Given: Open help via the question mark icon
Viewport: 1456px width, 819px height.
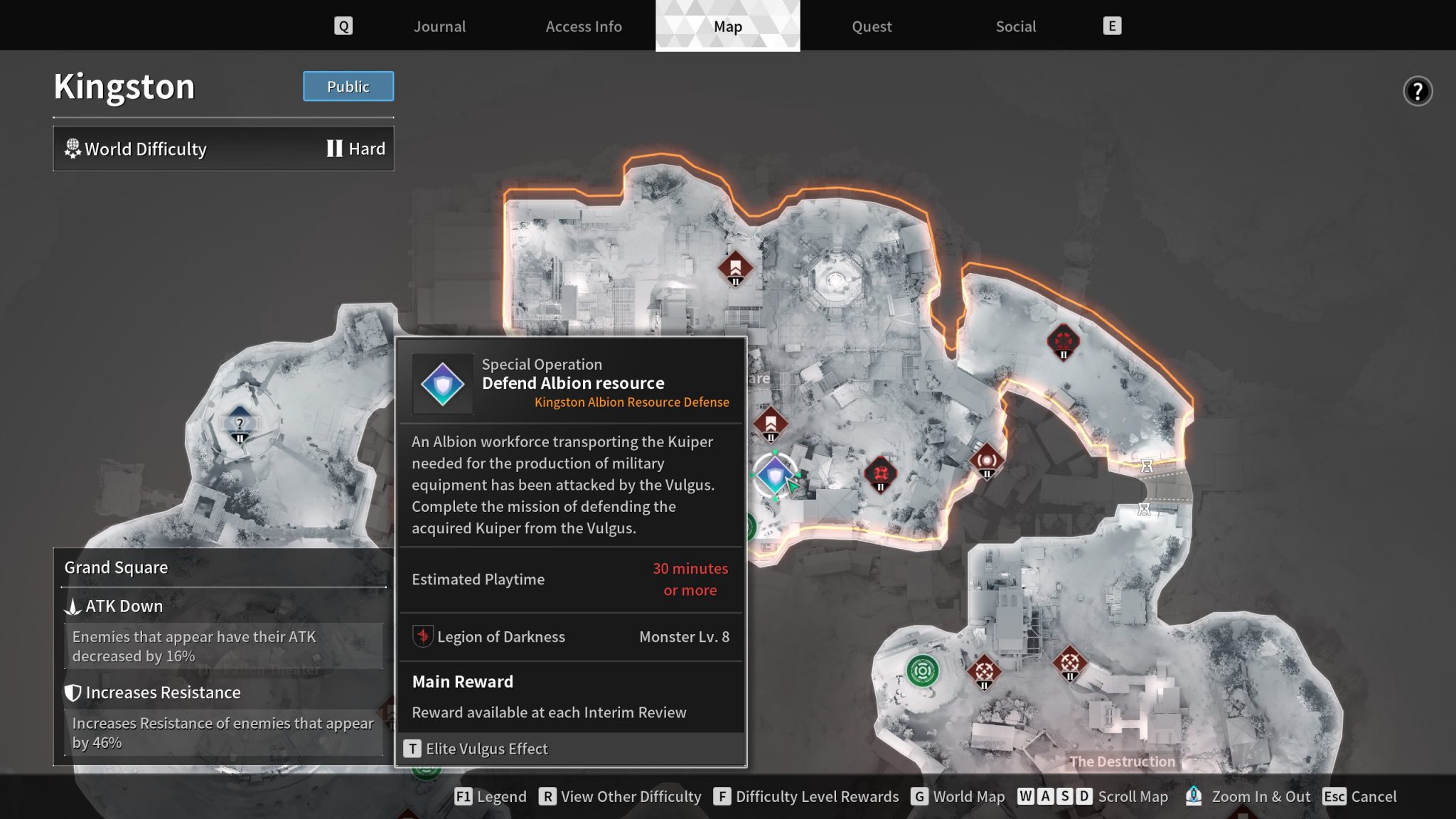Looking at the screenshot, I should 1418,91.
